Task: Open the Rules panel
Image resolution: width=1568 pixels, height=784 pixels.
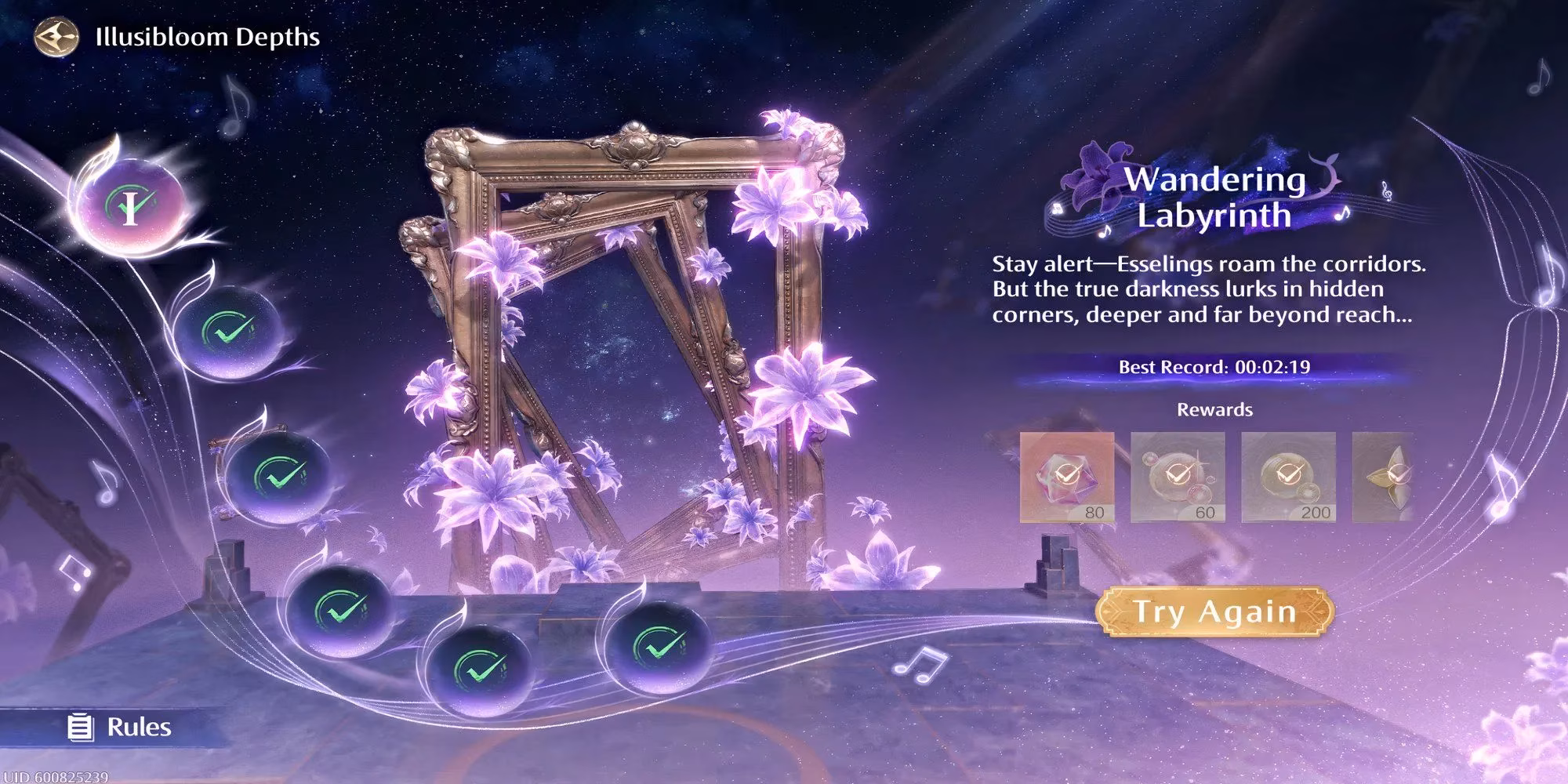Action: tap(121, 727)
